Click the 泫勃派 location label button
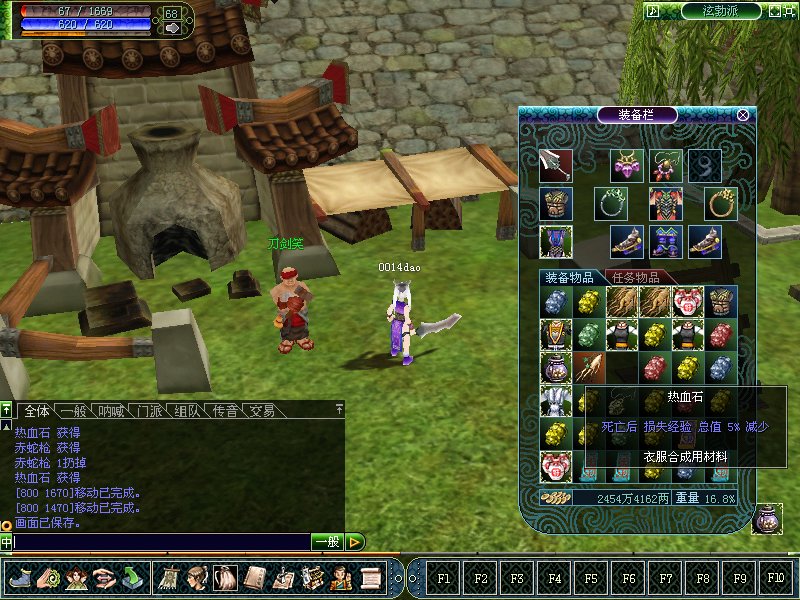800x600 pixels. click(721, 10)
